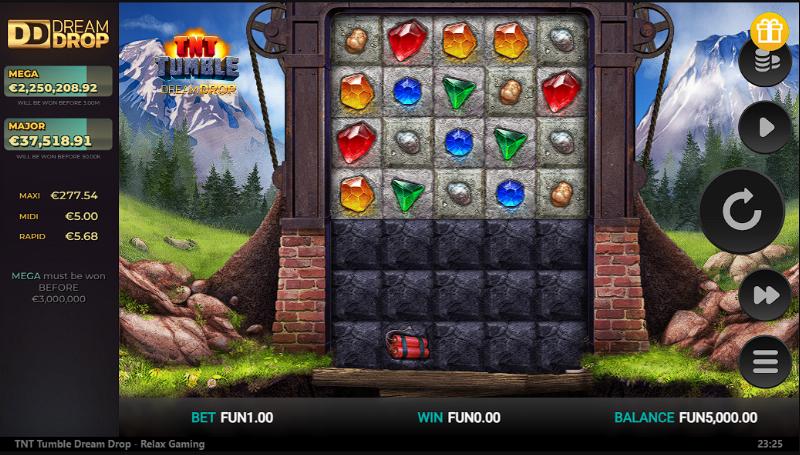Image resolution: width=800 pixels, height=455 pixels.
Task: Claim the yellow gift box bonus
Action: [768, 32]
